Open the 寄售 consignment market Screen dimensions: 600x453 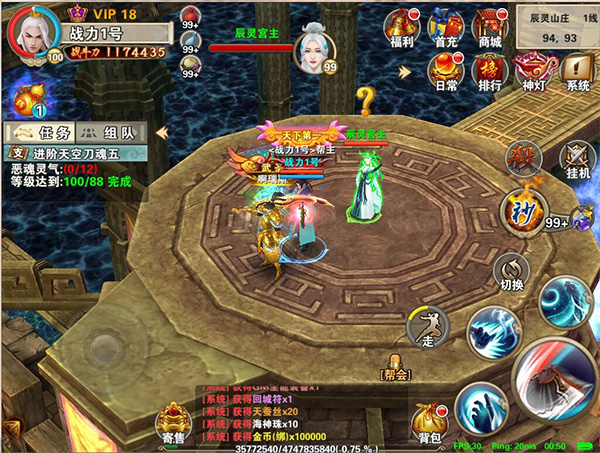tap(173, 422)
